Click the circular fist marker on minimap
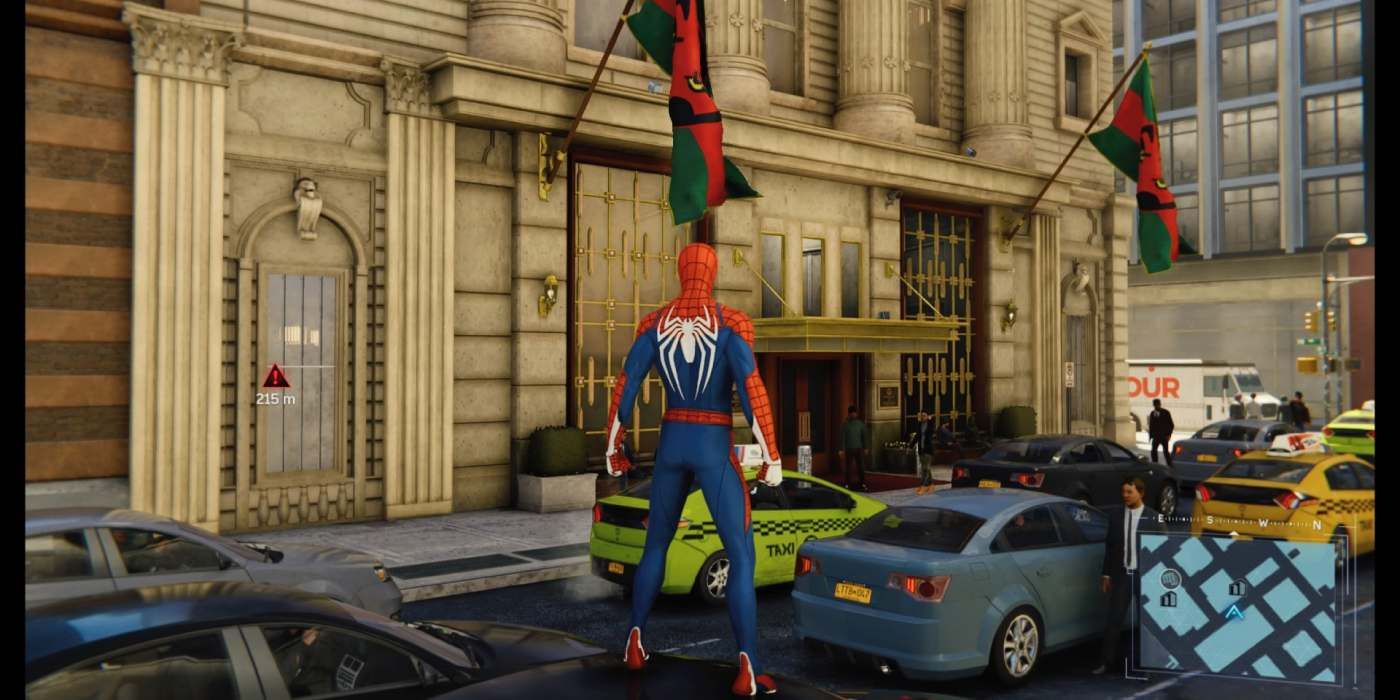 tap(1170, 577)
